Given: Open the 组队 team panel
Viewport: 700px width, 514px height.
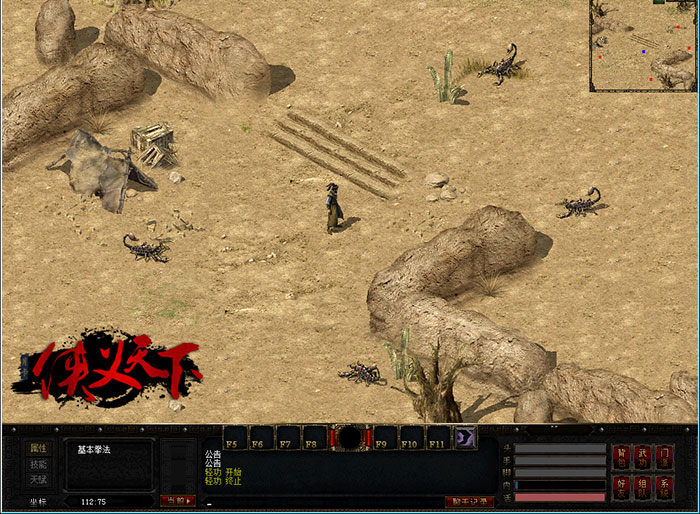Looking at the screenshot, I should pos(643,487).
